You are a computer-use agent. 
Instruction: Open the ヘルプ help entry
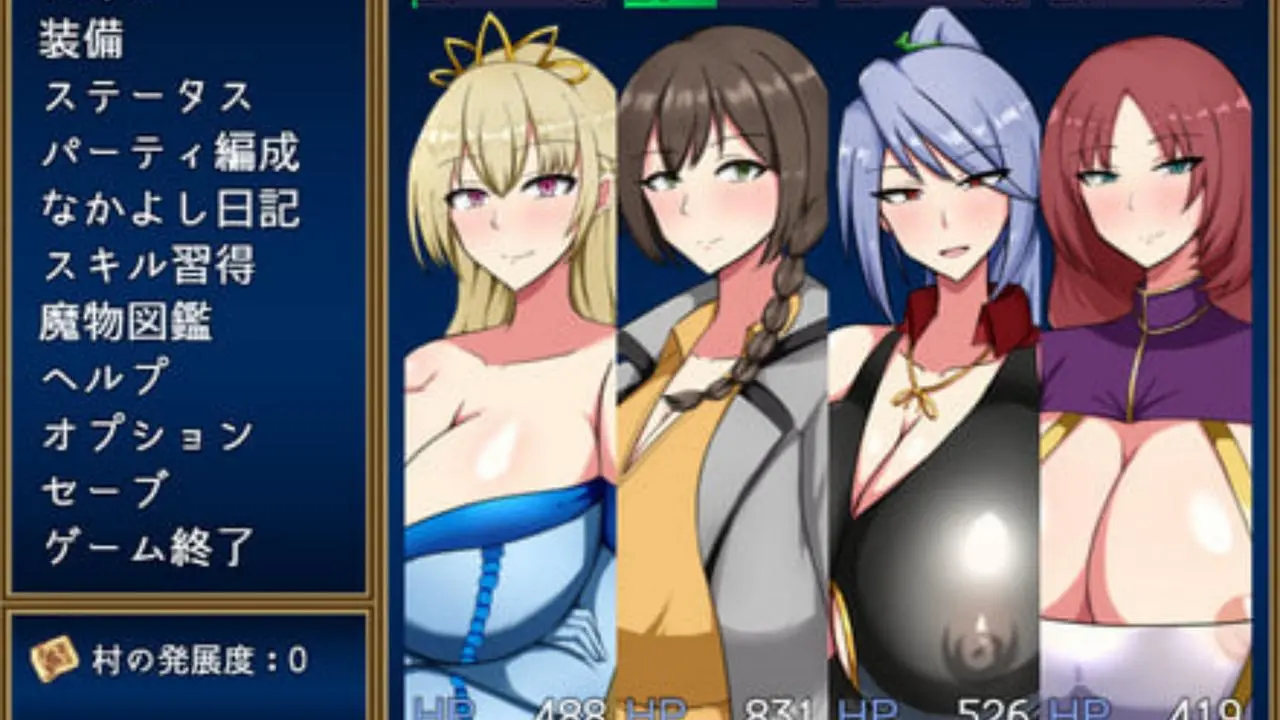click(x=105, y=378)
